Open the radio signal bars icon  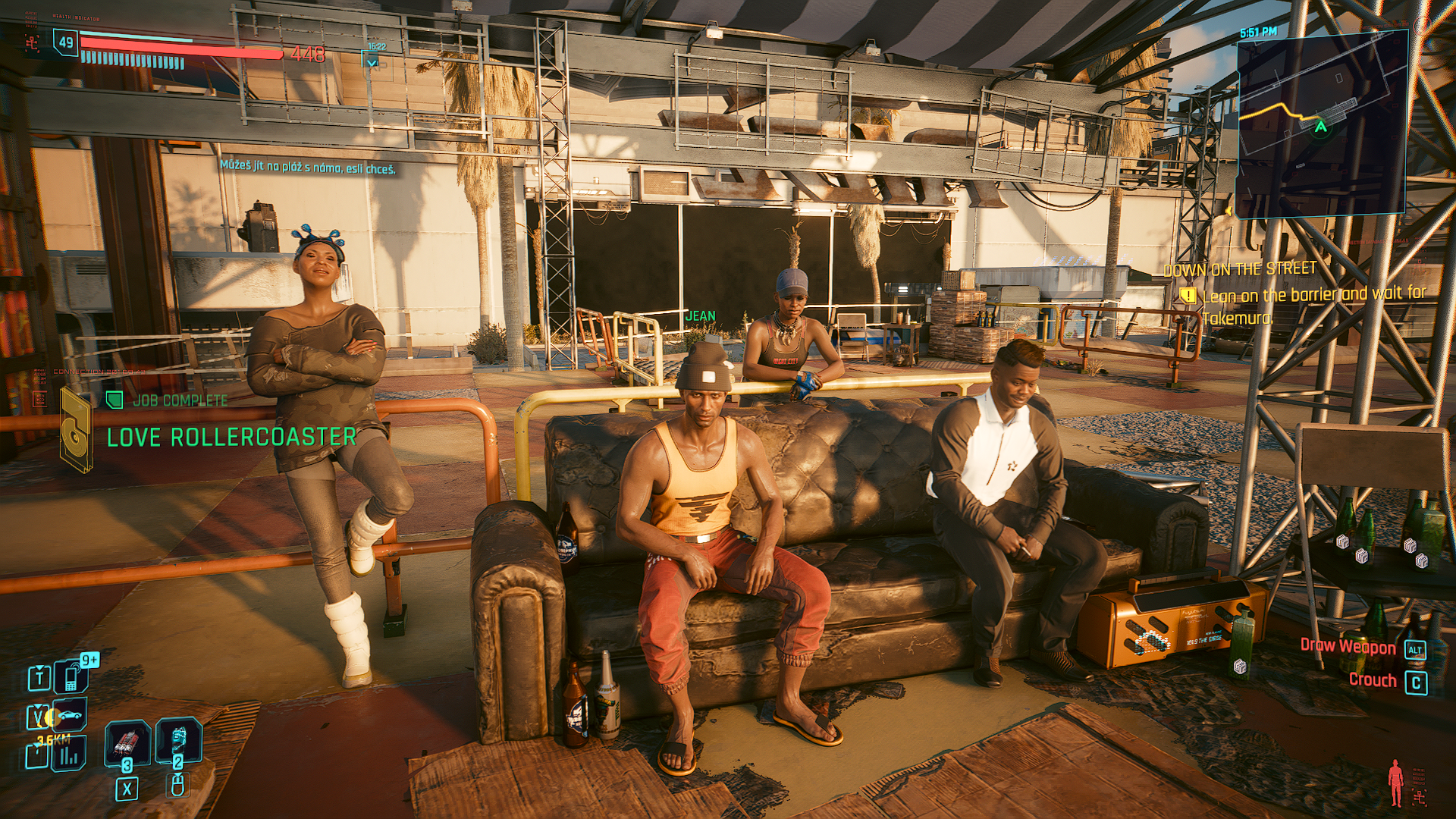[x=68, y=755]
